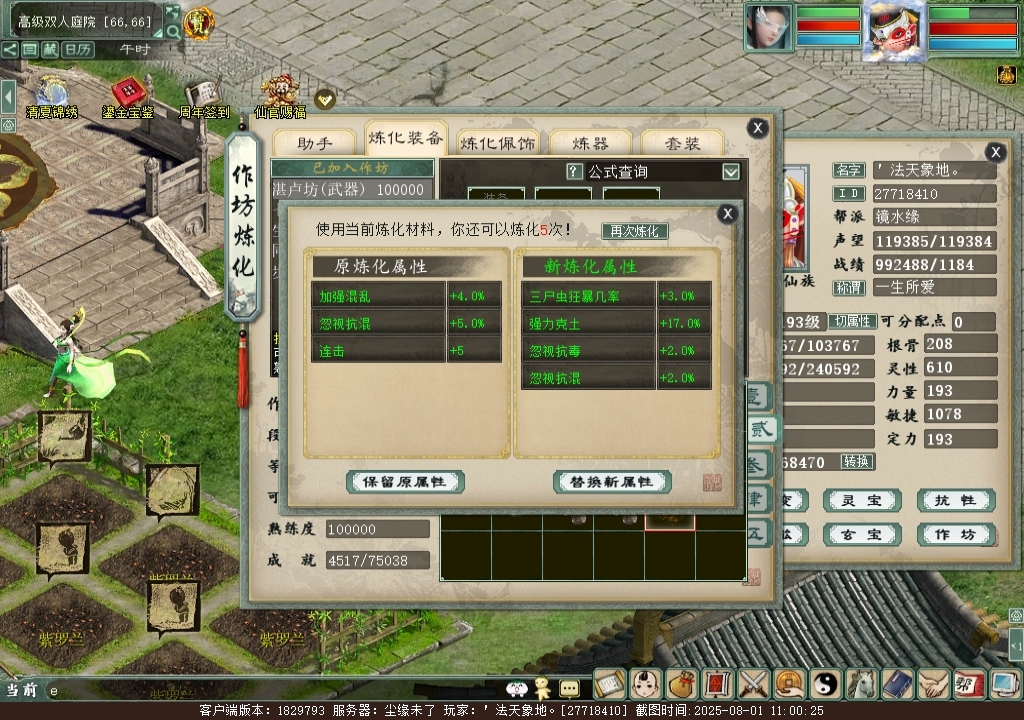This screenshot has height=720, width=1024.
Task: Open the 周年签到 anniversary sign-in event
Action: [x=203, y=97]
